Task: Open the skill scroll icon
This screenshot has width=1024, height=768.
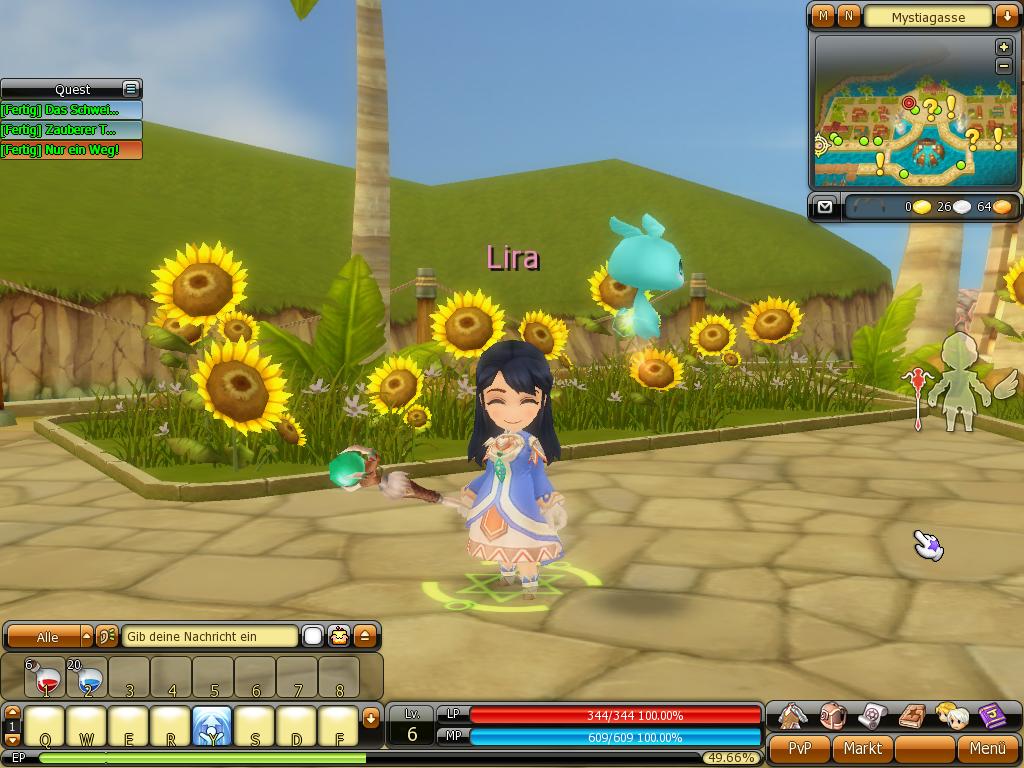Action: (873, 716)
